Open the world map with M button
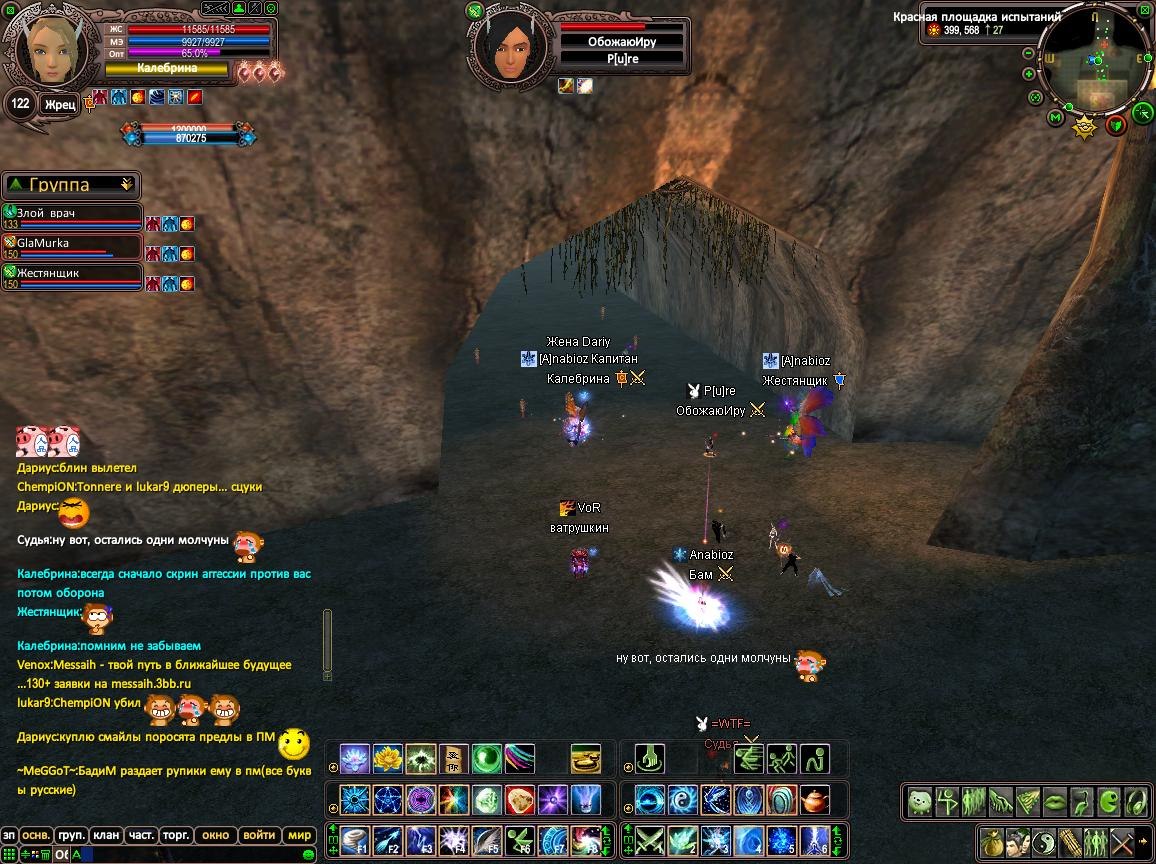This screenshot has height=864, width=1156. click(x=1055, y=118)
